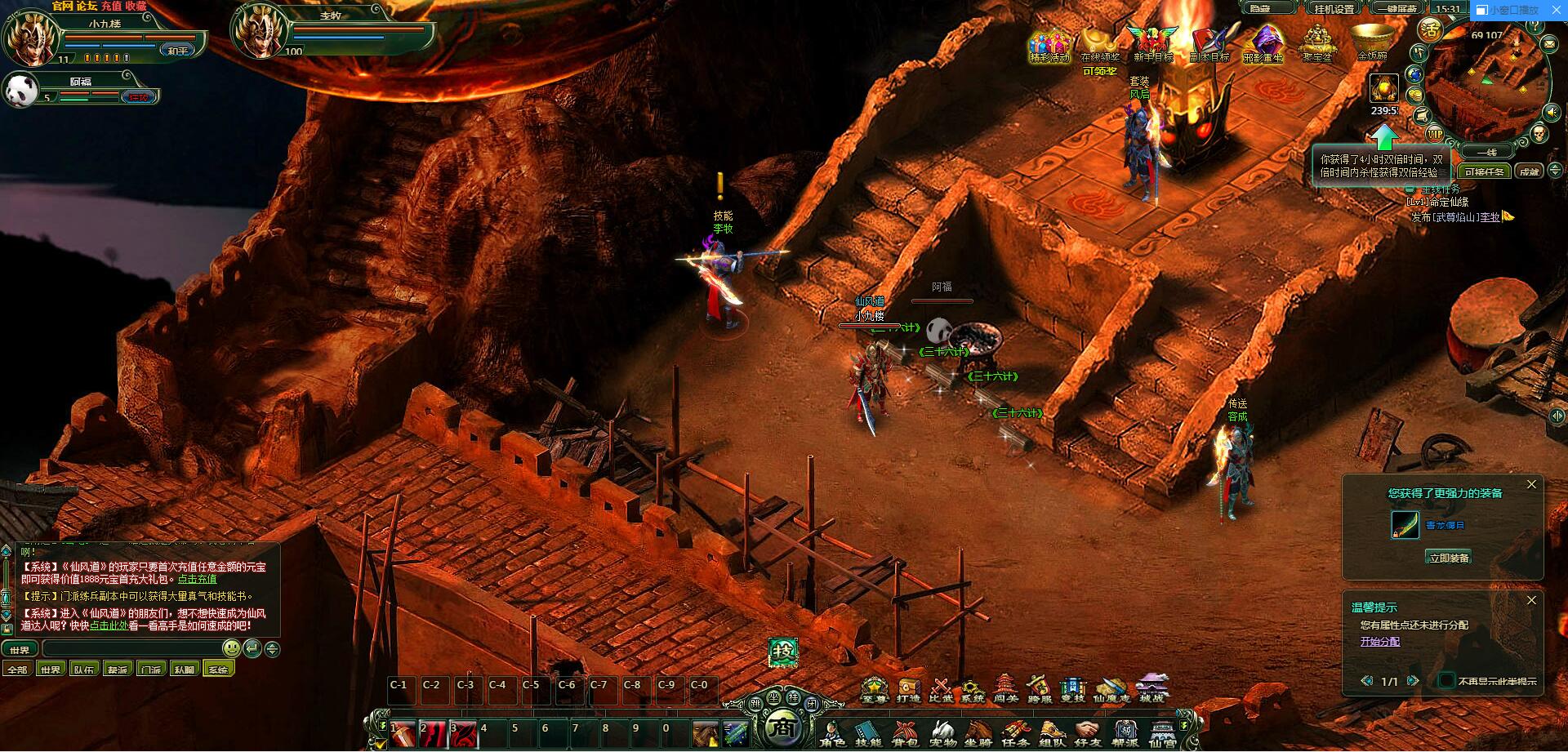Image resolution: width=1568 pixels, height=752 pixels.
Task: Switch chat to the 系统 tab
Action: click(218, 670)
